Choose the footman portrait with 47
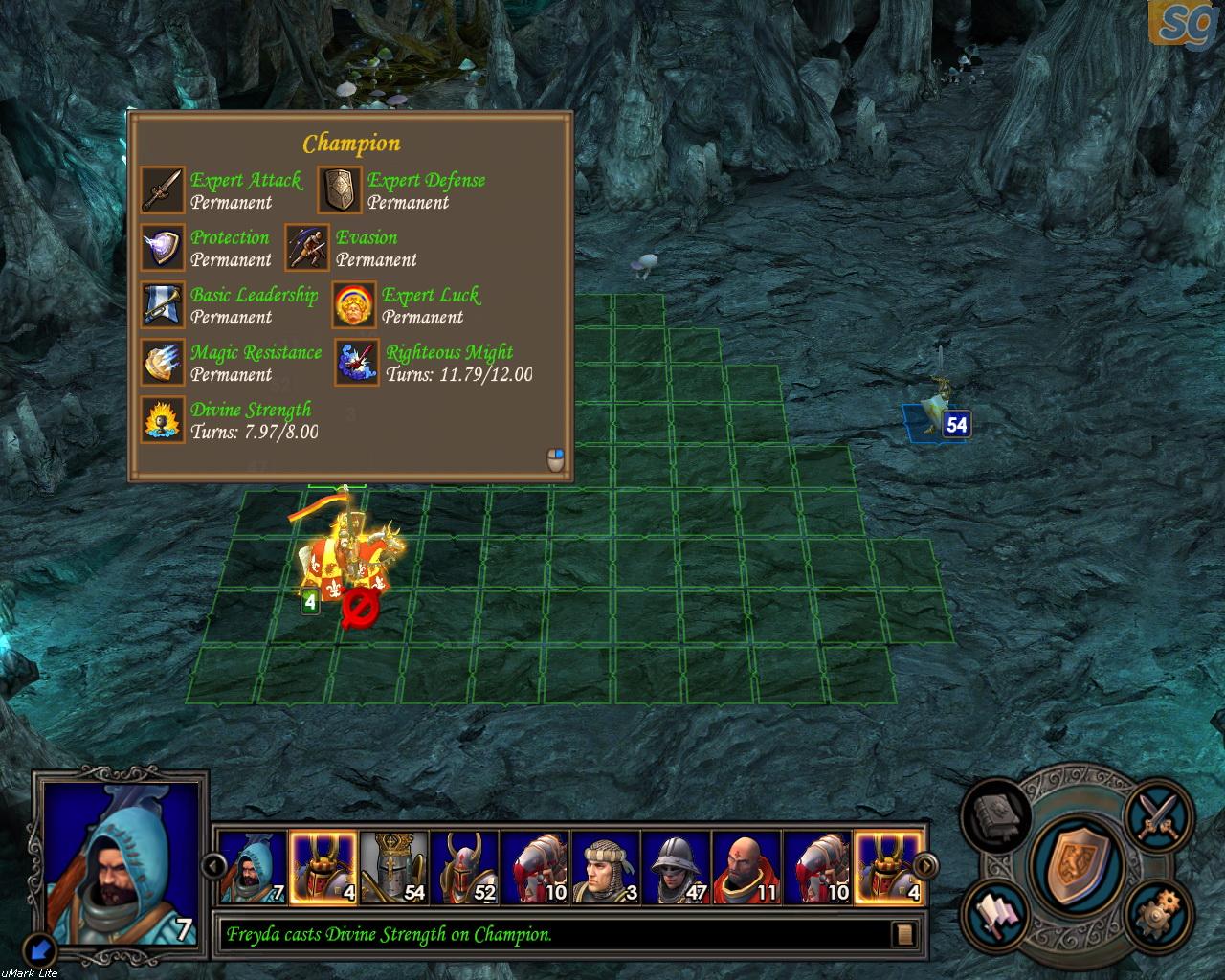 677,867
